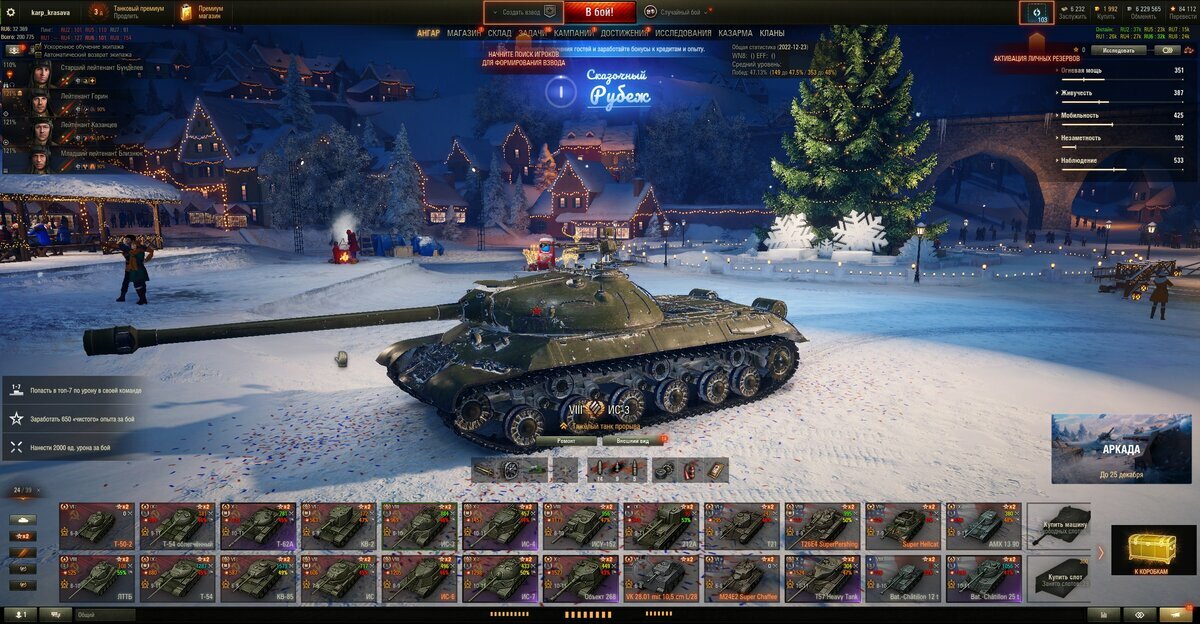Click the red «В бой!» battle button
This screenshot has height=624, width=1200.
pyautogui.click(x=600, y=12)
